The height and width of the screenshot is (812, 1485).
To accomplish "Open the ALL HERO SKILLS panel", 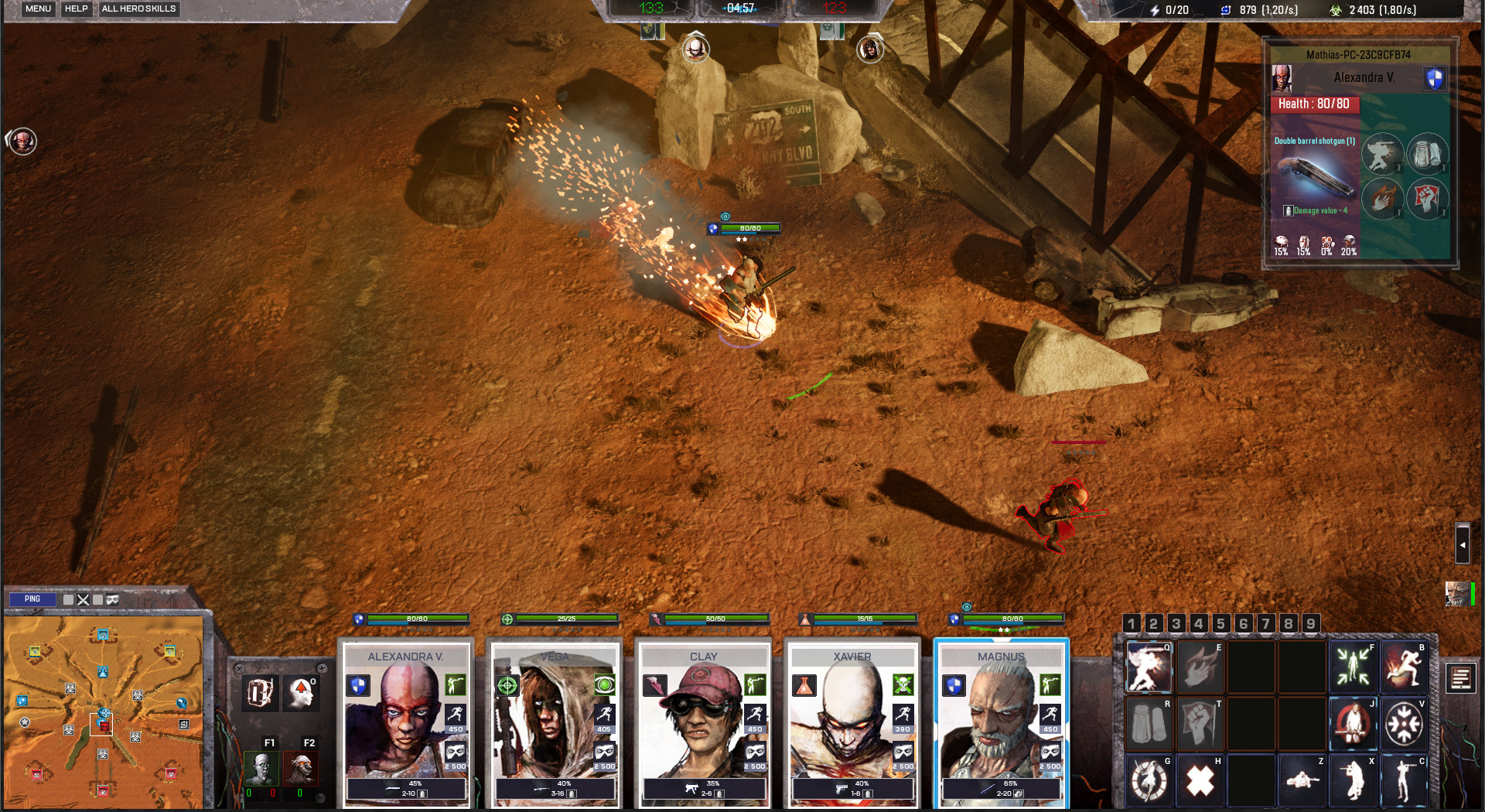I will (138, 9).
